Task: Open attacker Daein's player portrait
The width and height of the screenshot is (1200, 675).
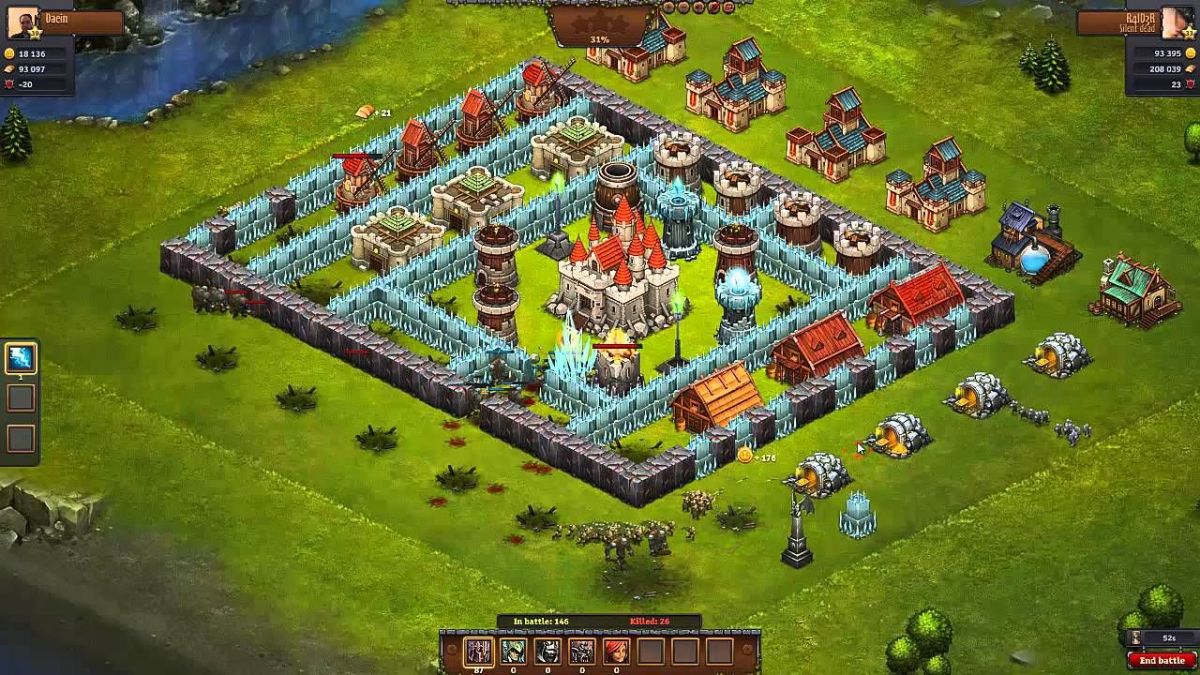Action: tap(23, 22)
